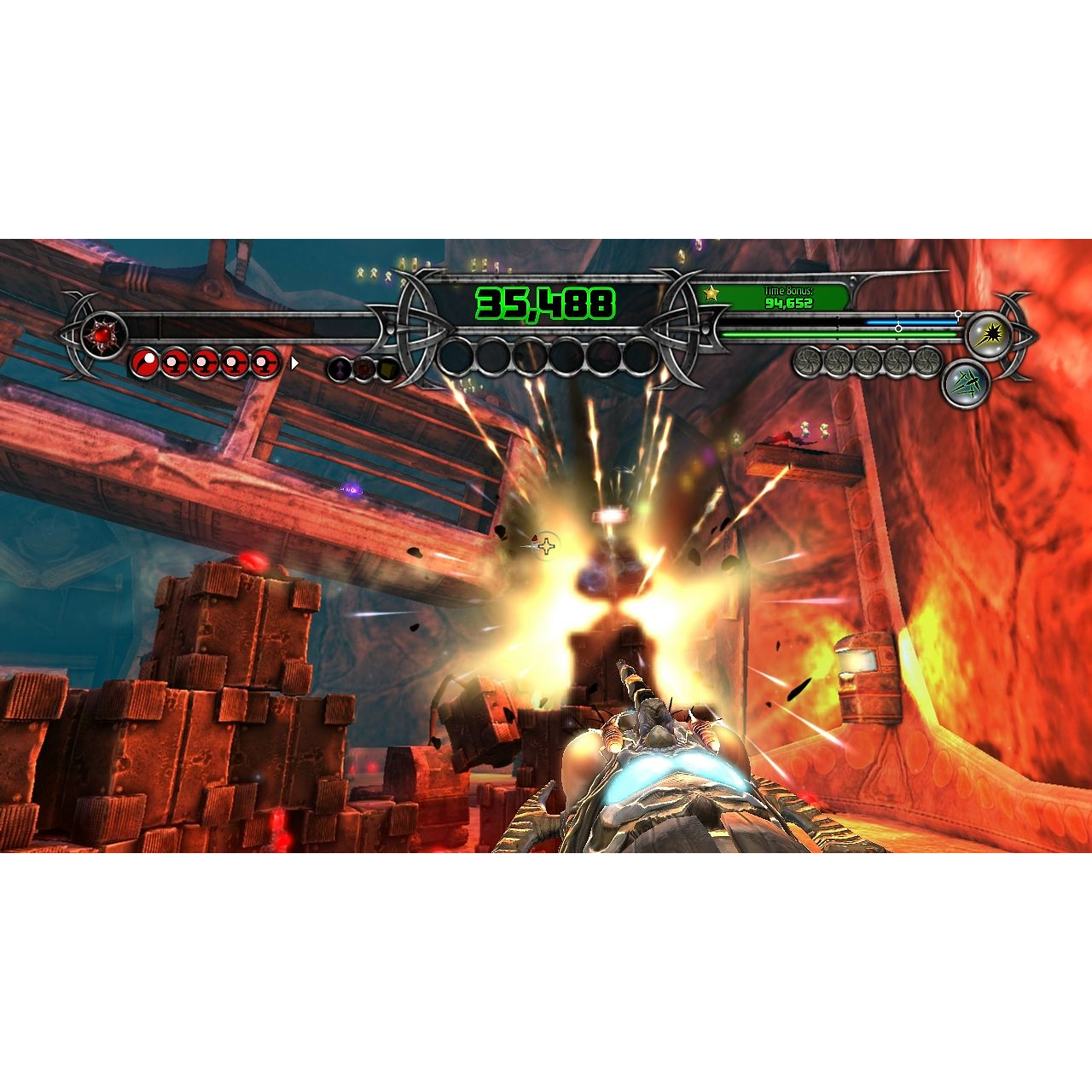Viewport: 1092px width, 1092px height.
Task: Click the dark red circular power-up icon
Action: [x=364, y=369]
